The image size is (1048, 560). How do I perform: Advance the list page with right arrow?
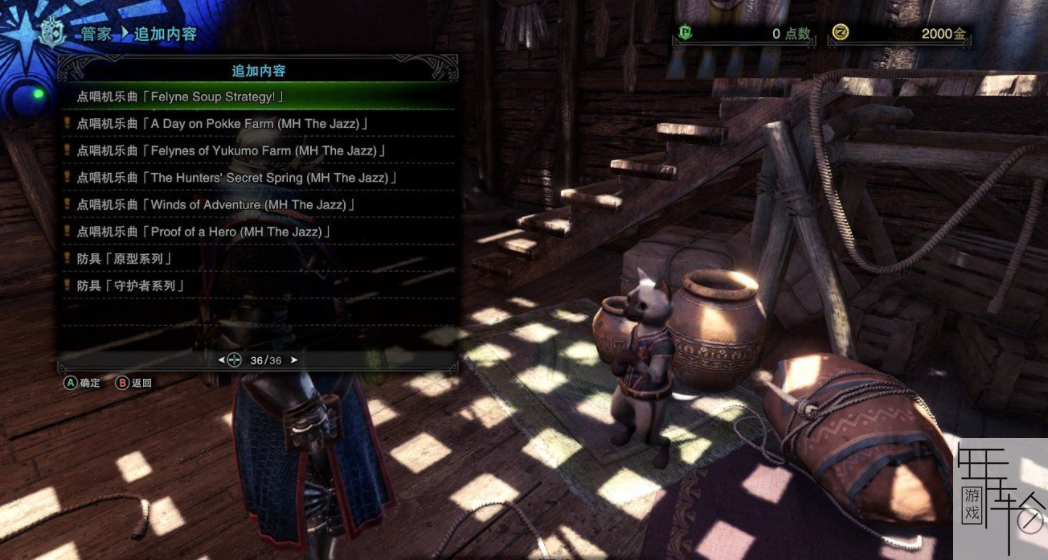point(294,360)
